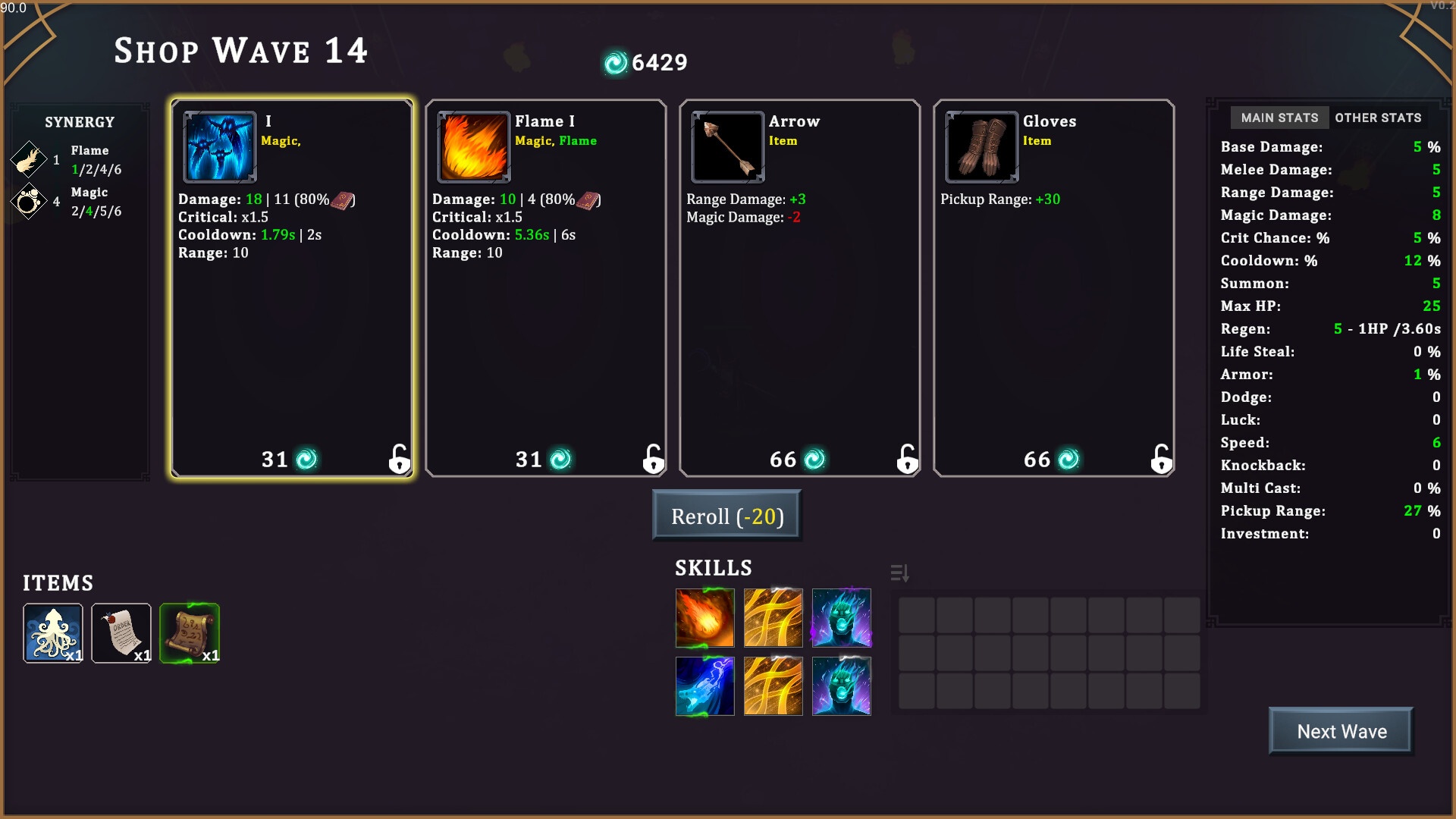
Task: Reroll the shop for 20
Action: pos(726,516)
